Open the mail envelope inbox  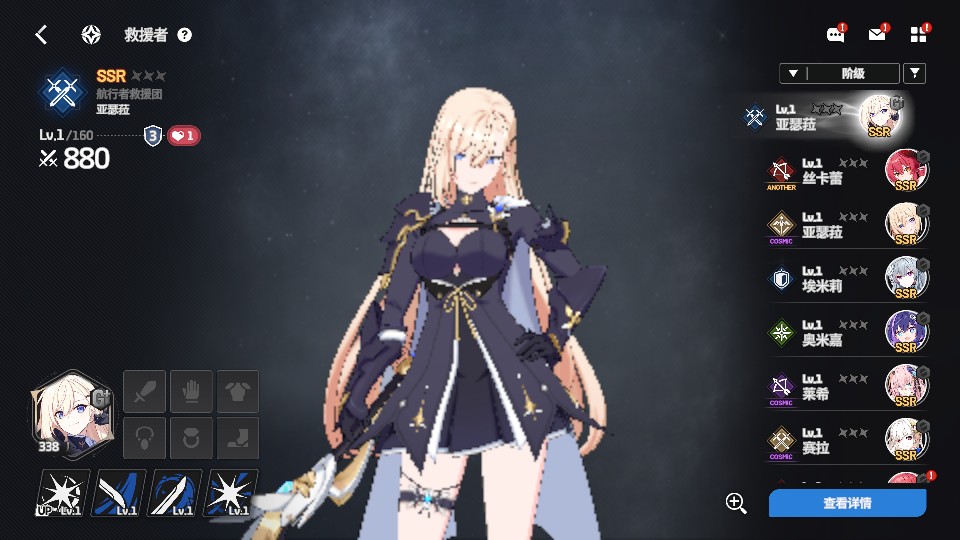tap(877, 35)
